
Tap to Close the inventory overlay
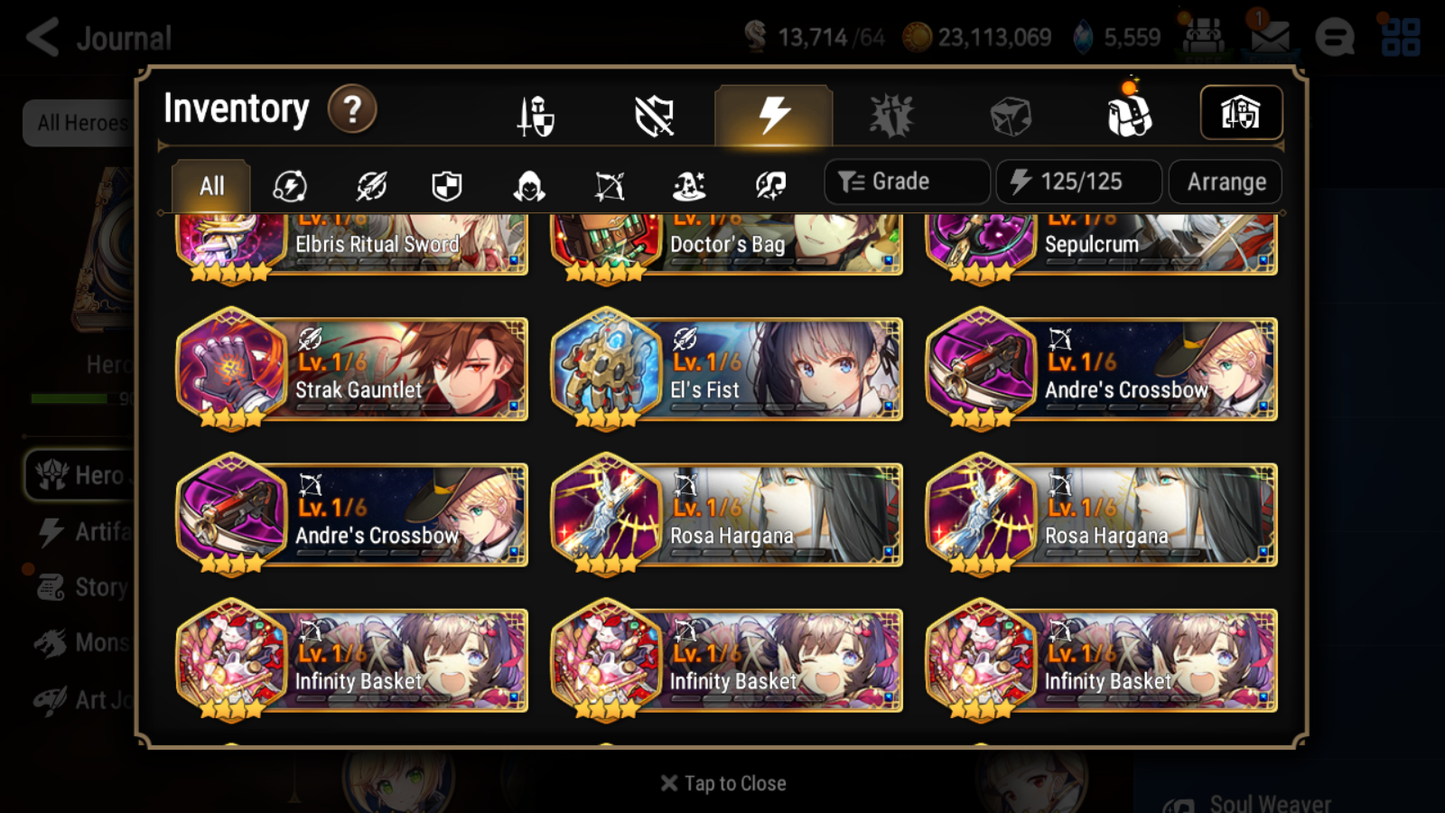coord(722,783)
